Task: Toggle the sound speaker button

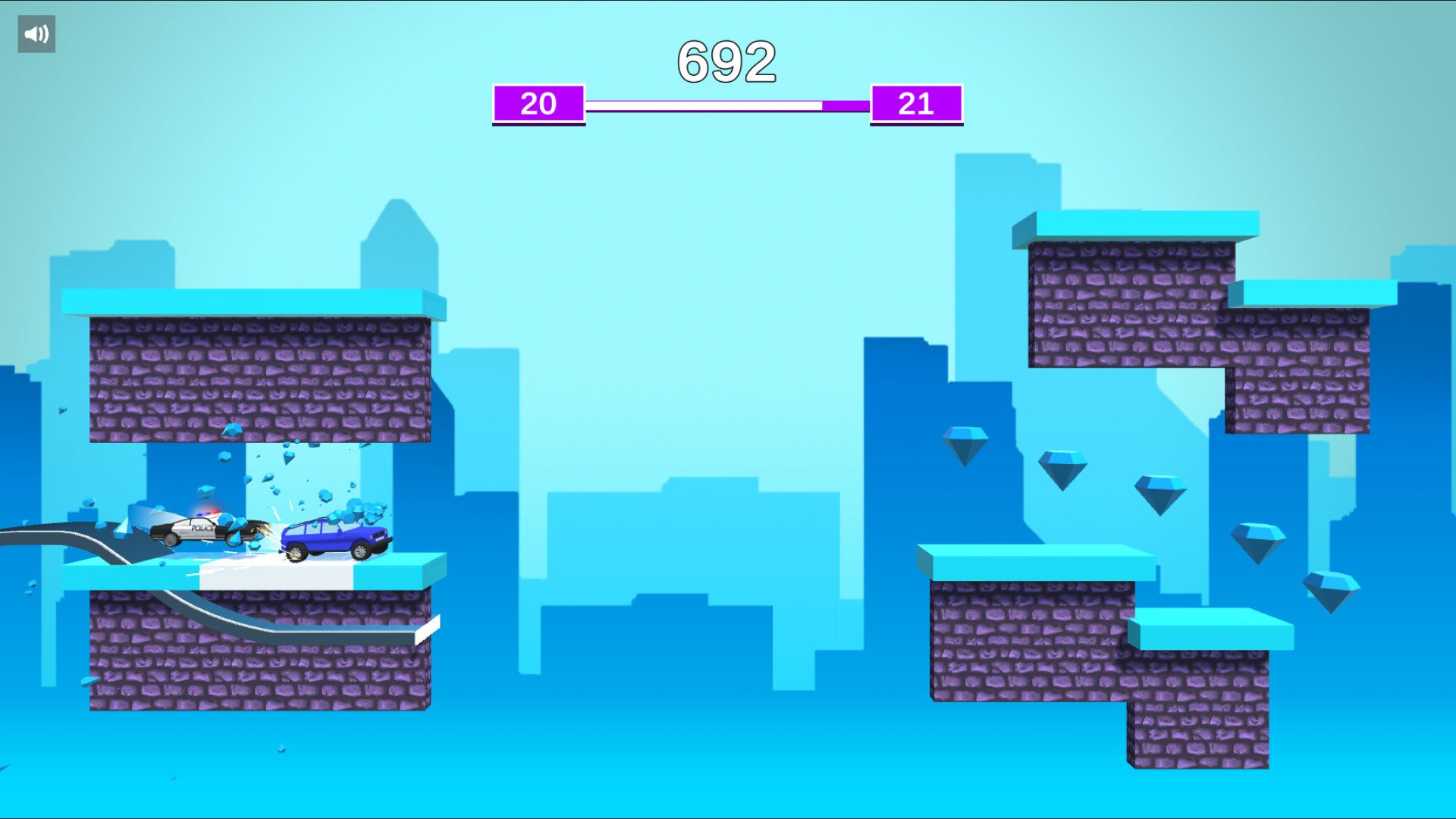Action: (x=36, y=34)
